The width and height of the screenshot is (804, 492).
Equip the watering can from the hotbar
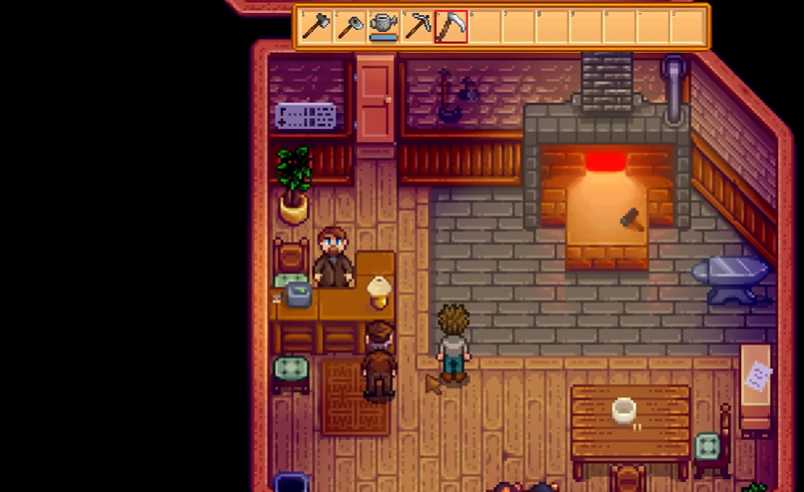pyautogui.click(x=384, y=26)
